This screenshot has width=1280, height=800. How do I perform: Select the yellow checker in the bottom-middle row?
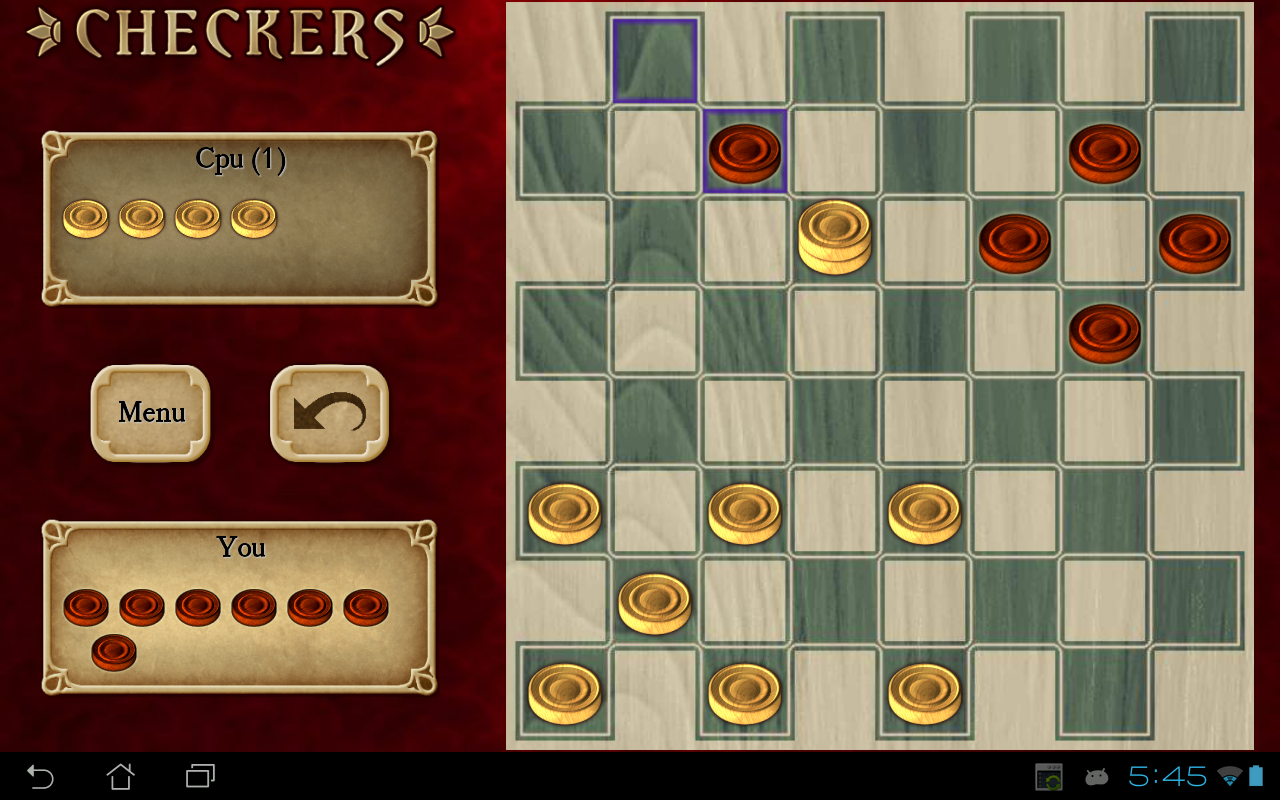(745, 693)
